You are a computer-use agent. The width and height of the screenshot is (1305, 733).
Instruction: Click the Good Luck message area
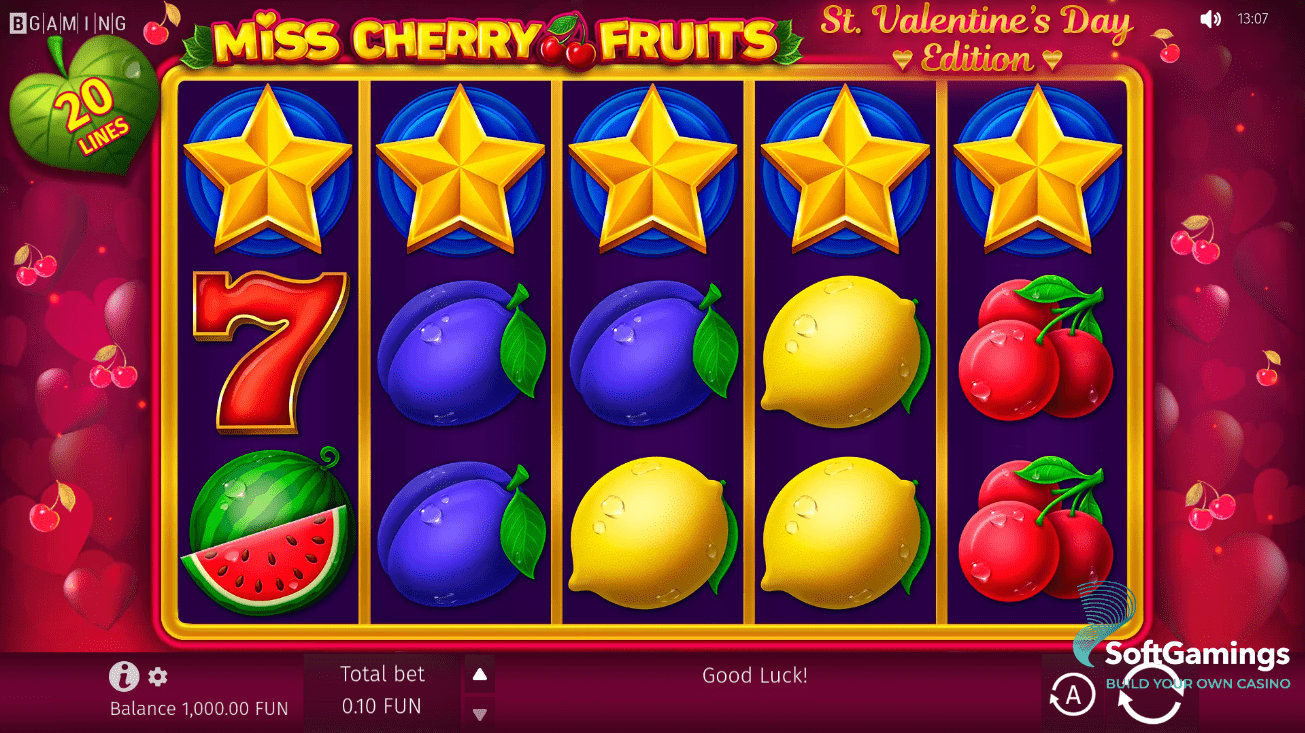click(755, 675)
